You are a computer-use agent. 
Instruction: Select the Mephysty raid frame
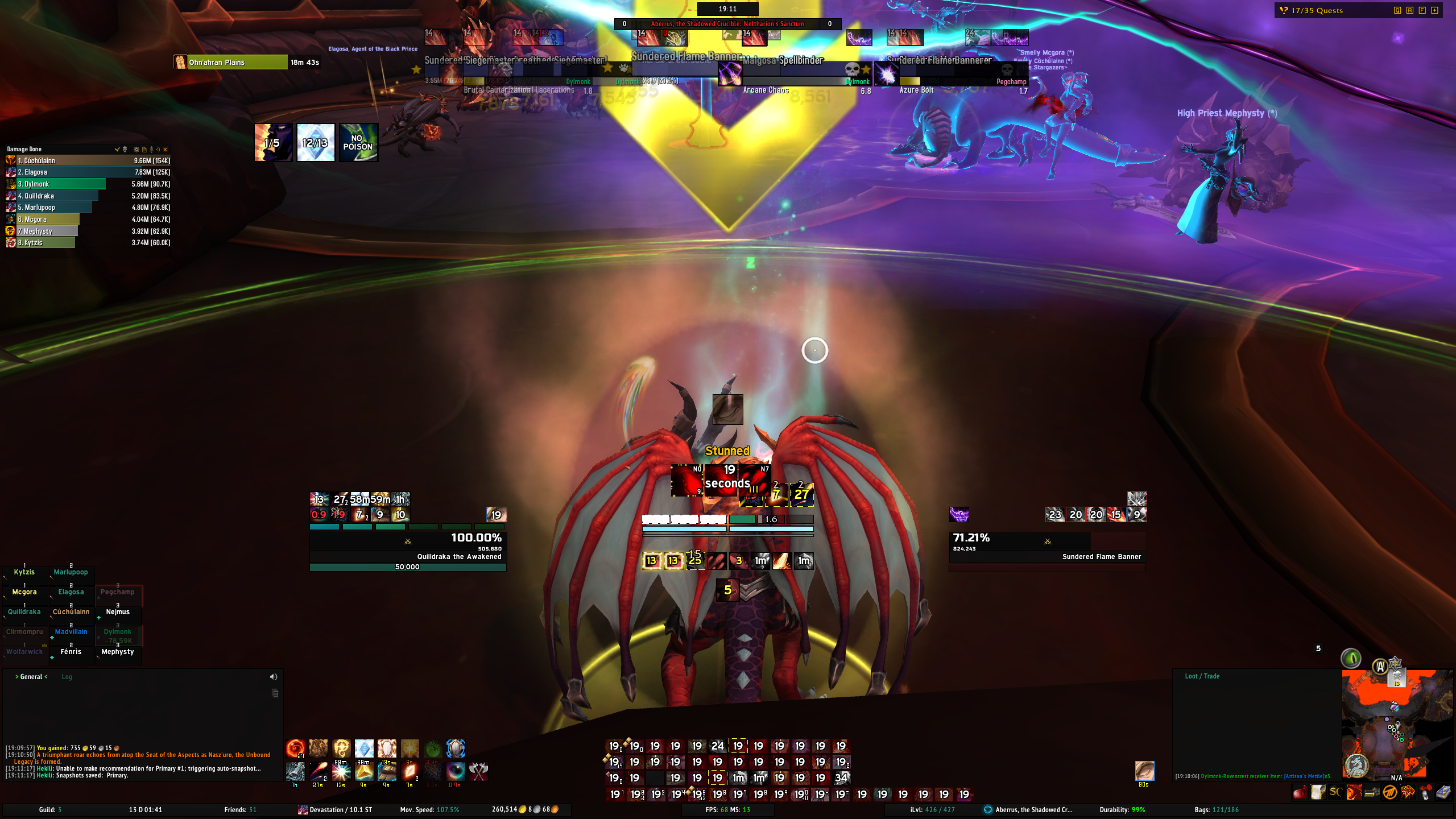click(118, 652)
